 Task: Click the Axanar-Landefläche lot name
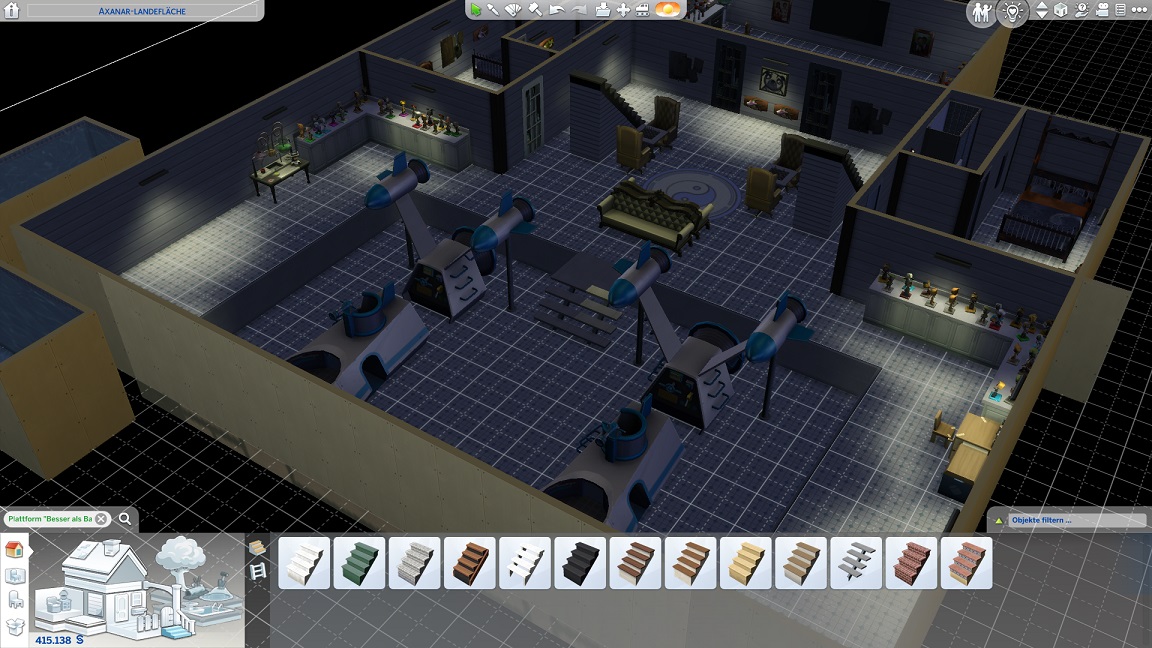131,10
